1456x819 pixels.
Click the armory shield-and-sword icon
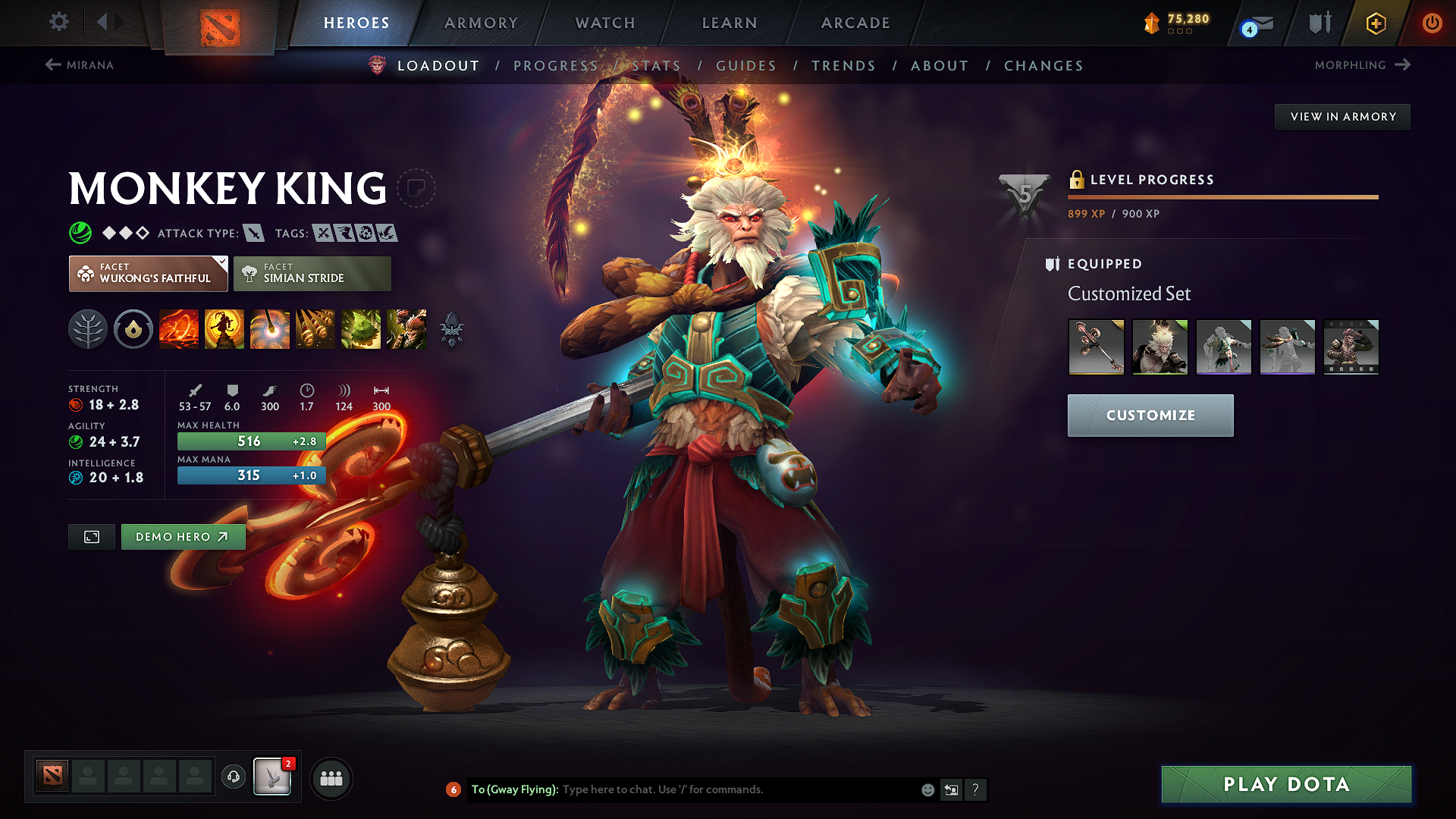click(x=1319, y=23)
